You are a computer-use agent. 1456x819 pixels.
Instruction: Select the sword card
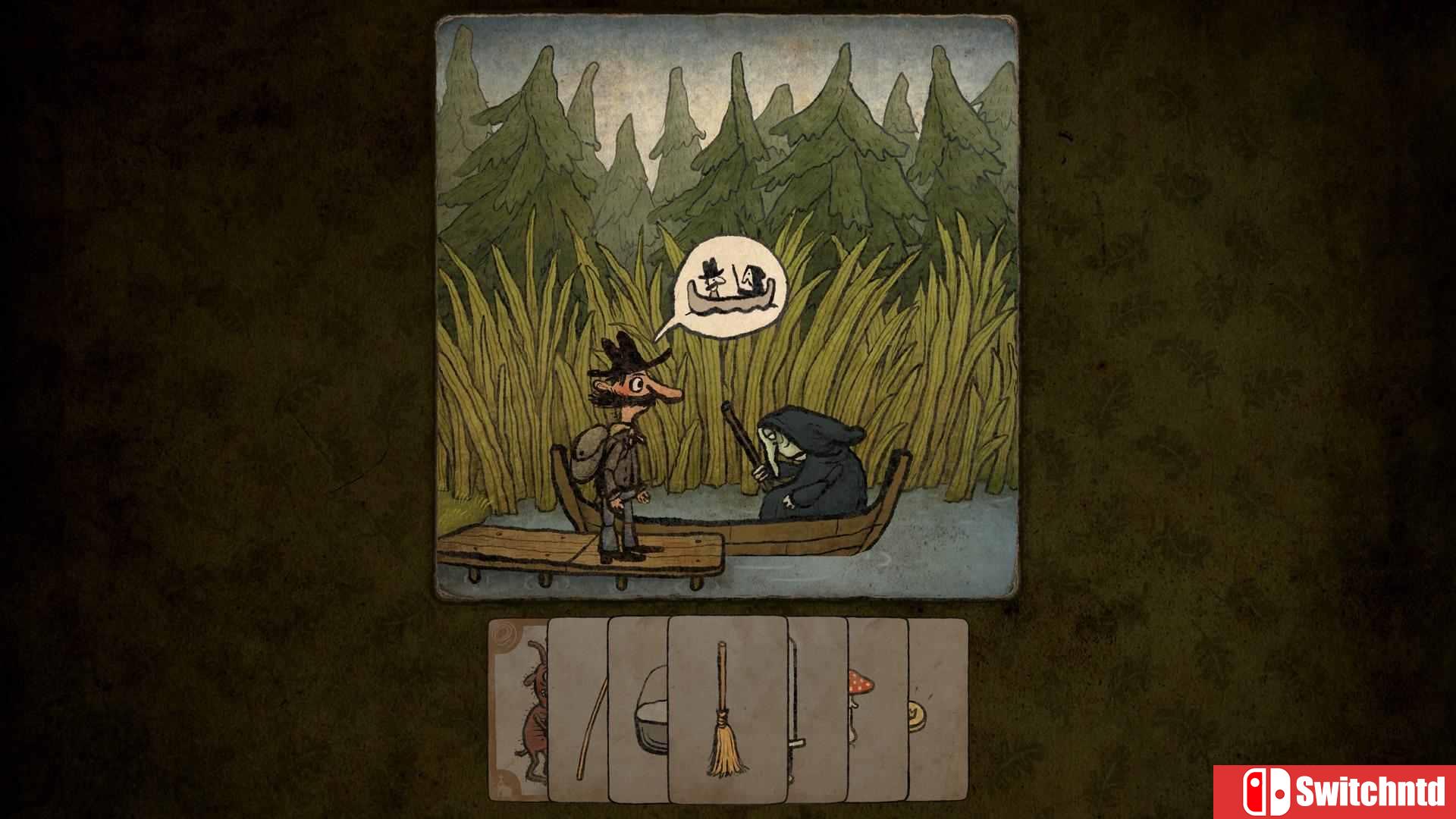click(x=817, y=709)
